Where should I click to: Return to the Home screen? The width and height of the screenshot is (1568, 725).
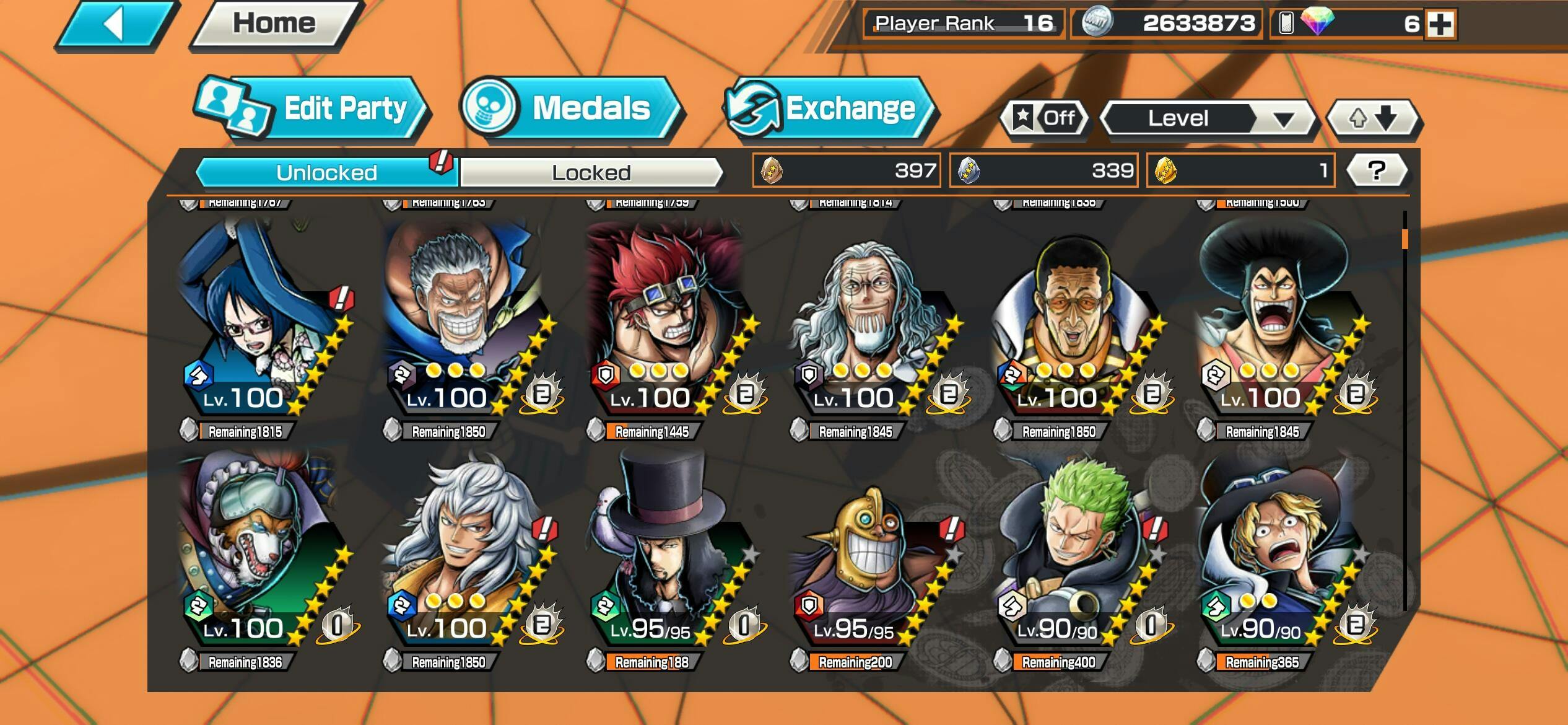pos(275,25)
